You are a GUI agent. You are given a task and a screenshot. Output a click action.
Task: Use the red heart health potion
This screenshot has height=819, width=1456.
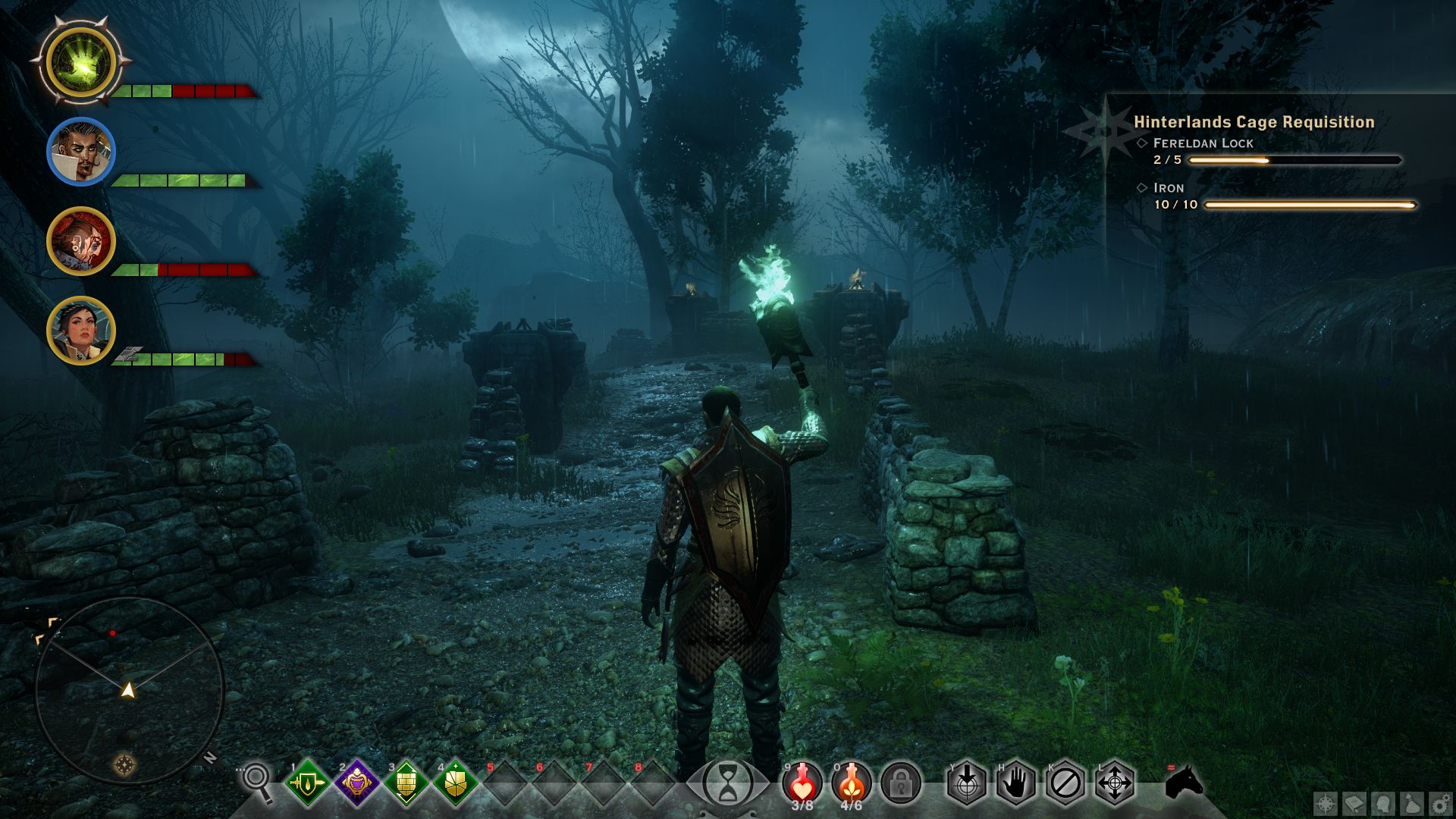click(x=802, y=781)
